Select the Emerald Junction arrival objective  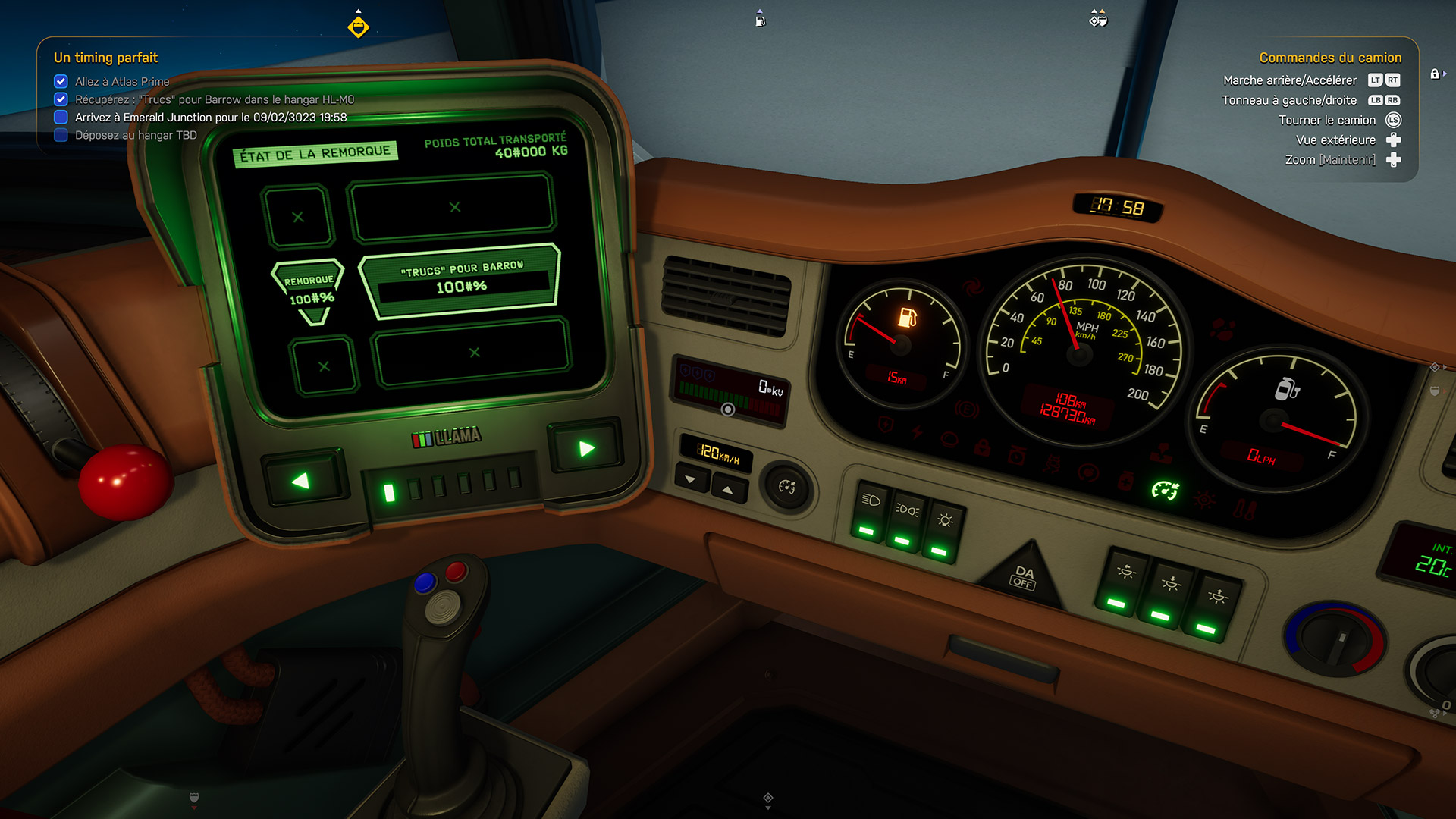[x=210, y=118]
